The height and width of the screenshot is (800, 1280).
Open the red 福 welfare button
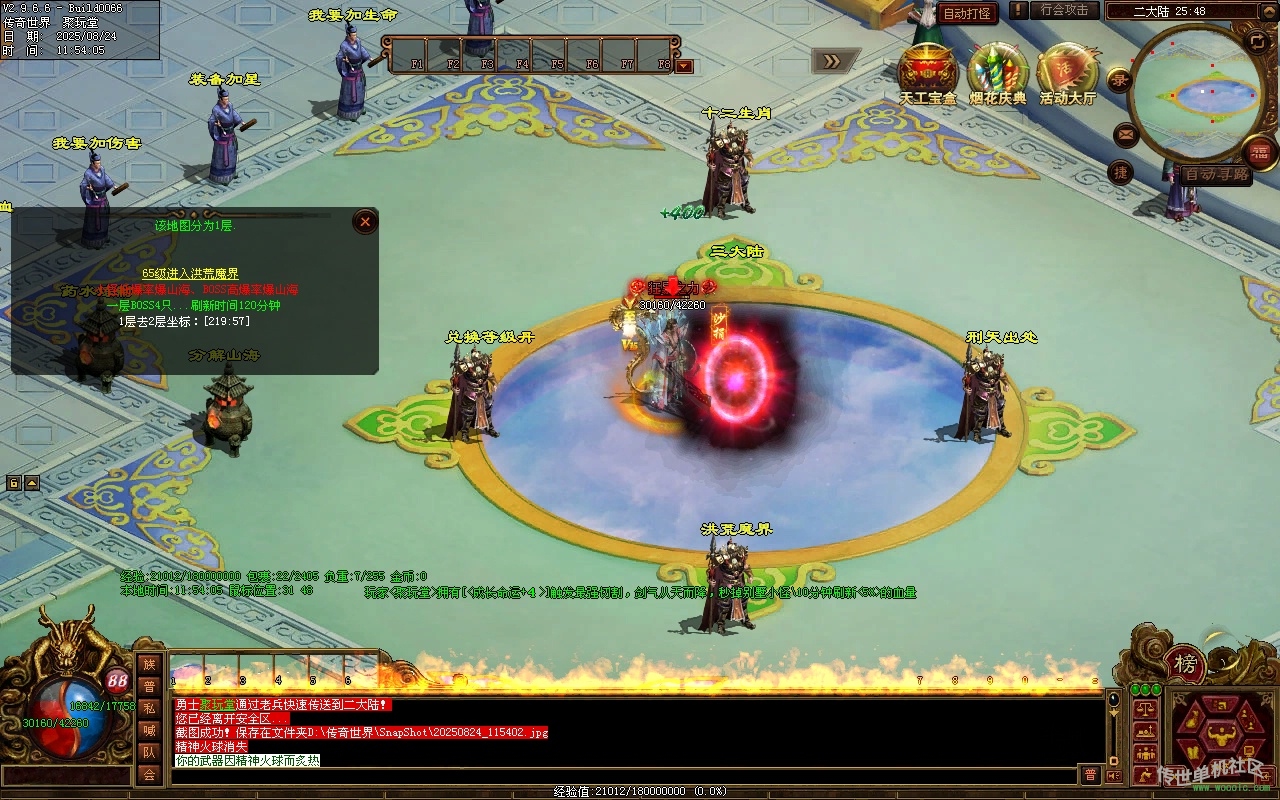tap(1259, 153)
